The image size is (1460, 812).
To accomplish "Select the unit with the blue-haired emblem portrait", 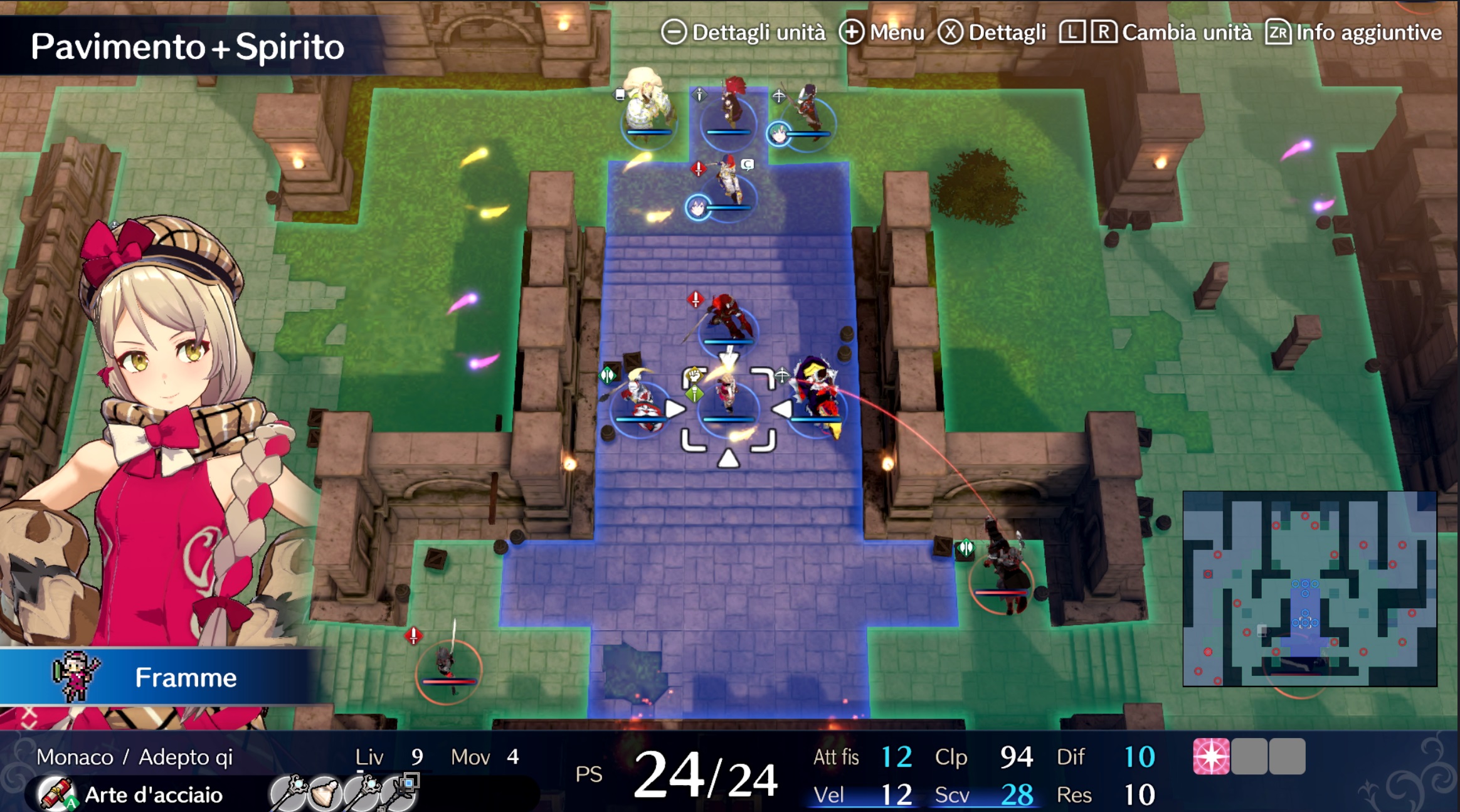I will (x=727, y=185).
